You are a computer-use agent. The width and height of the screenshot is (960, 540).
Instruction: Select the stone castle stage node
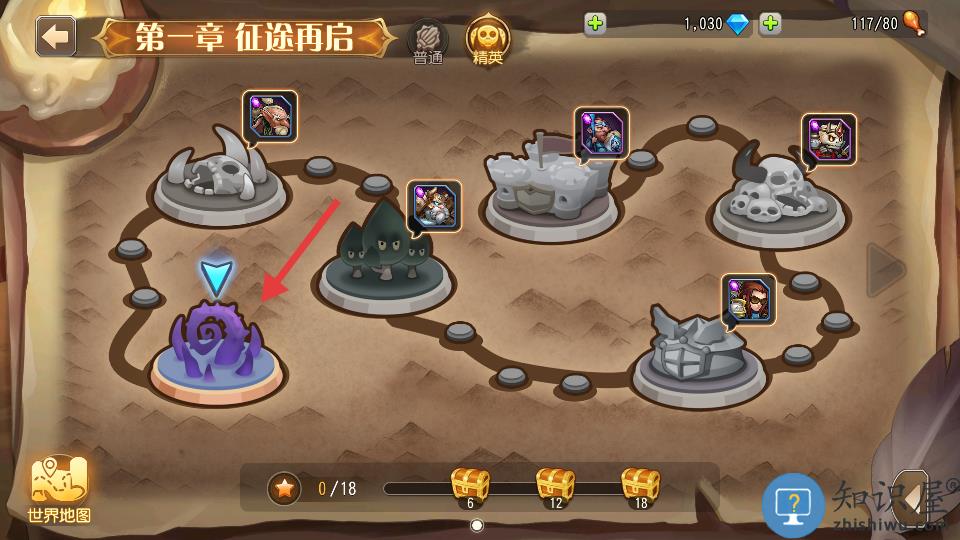click(548, 185)
